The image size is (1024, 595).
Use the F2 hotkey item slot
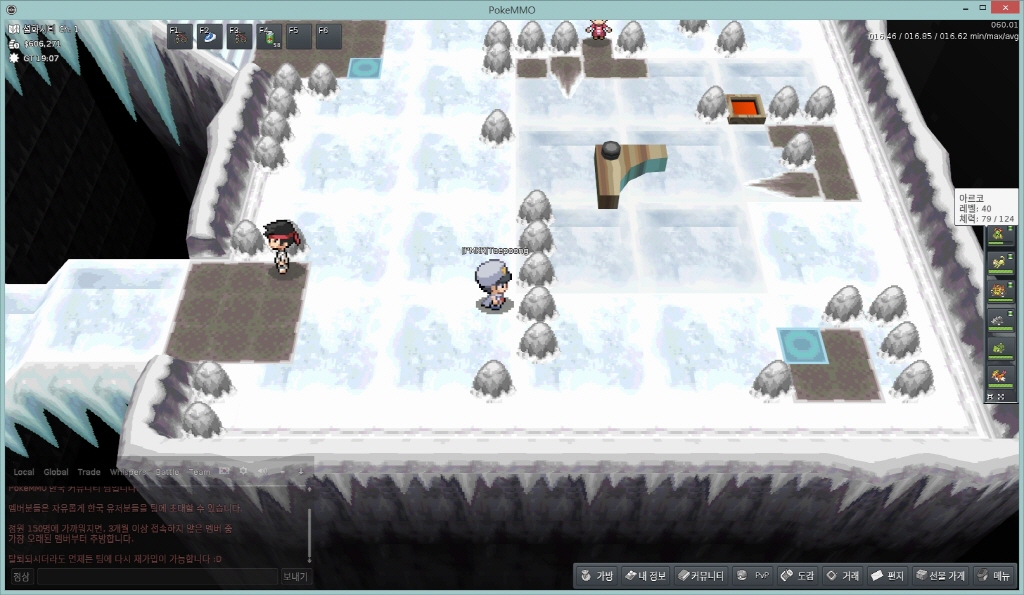[x=209, y=36]
